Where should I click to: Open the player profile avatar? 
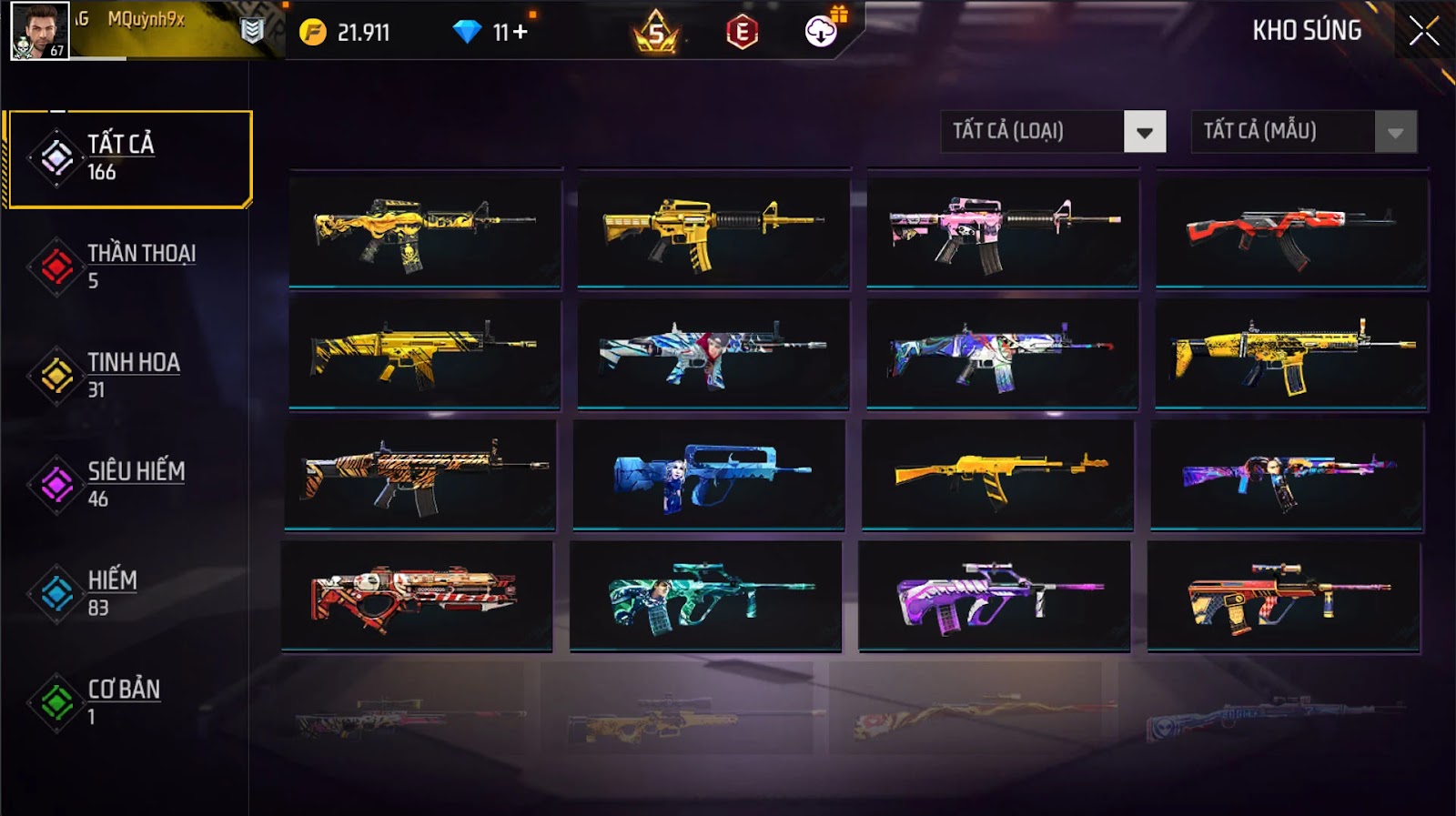click(x=39, y=30)
